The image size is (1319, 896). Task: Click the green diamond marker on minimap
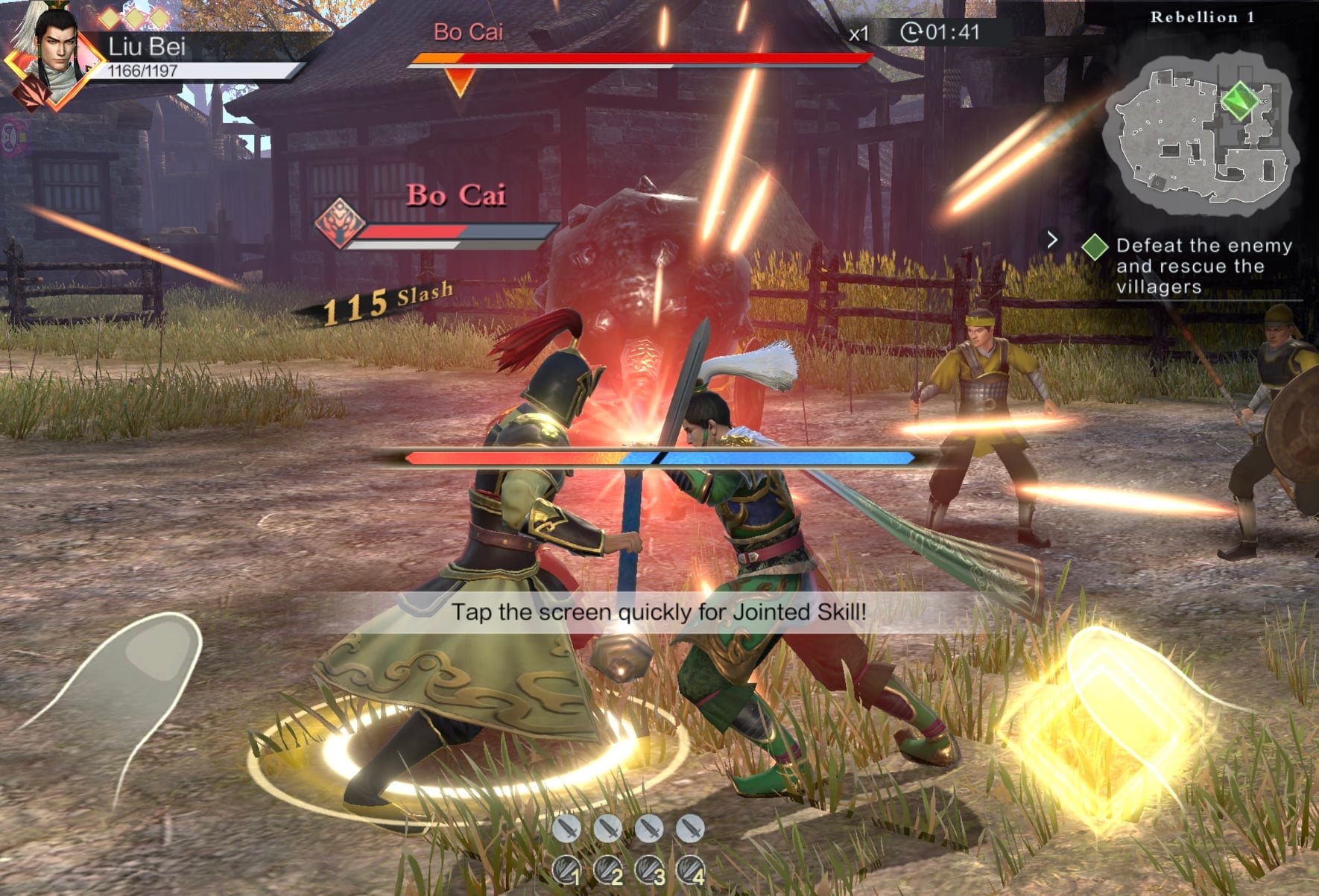[1239, 100]
